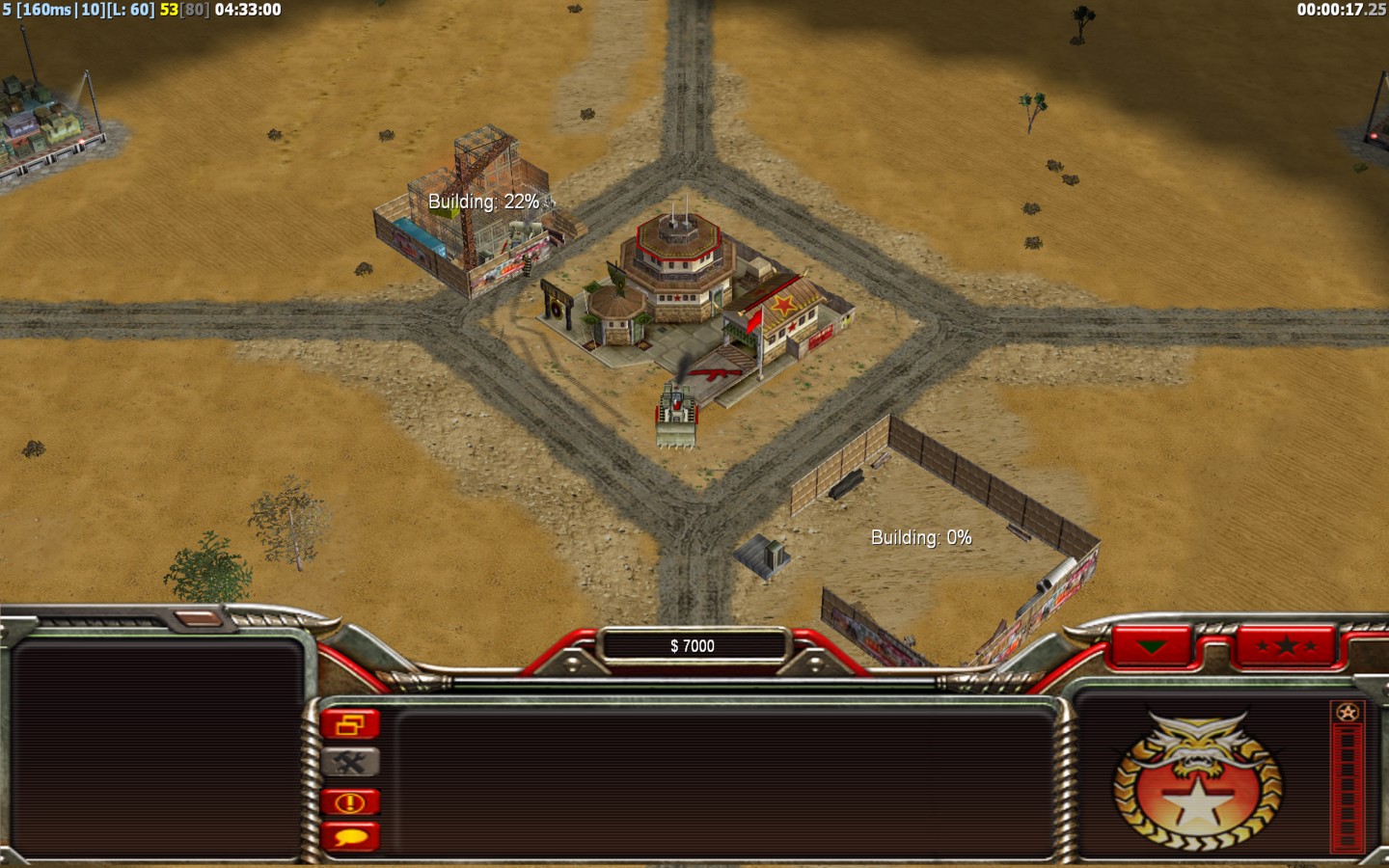The width and height of the screenshot is (1389, 868).
Task: Open the options menu with overlapping windows icon
Action: tap(350, 723)
